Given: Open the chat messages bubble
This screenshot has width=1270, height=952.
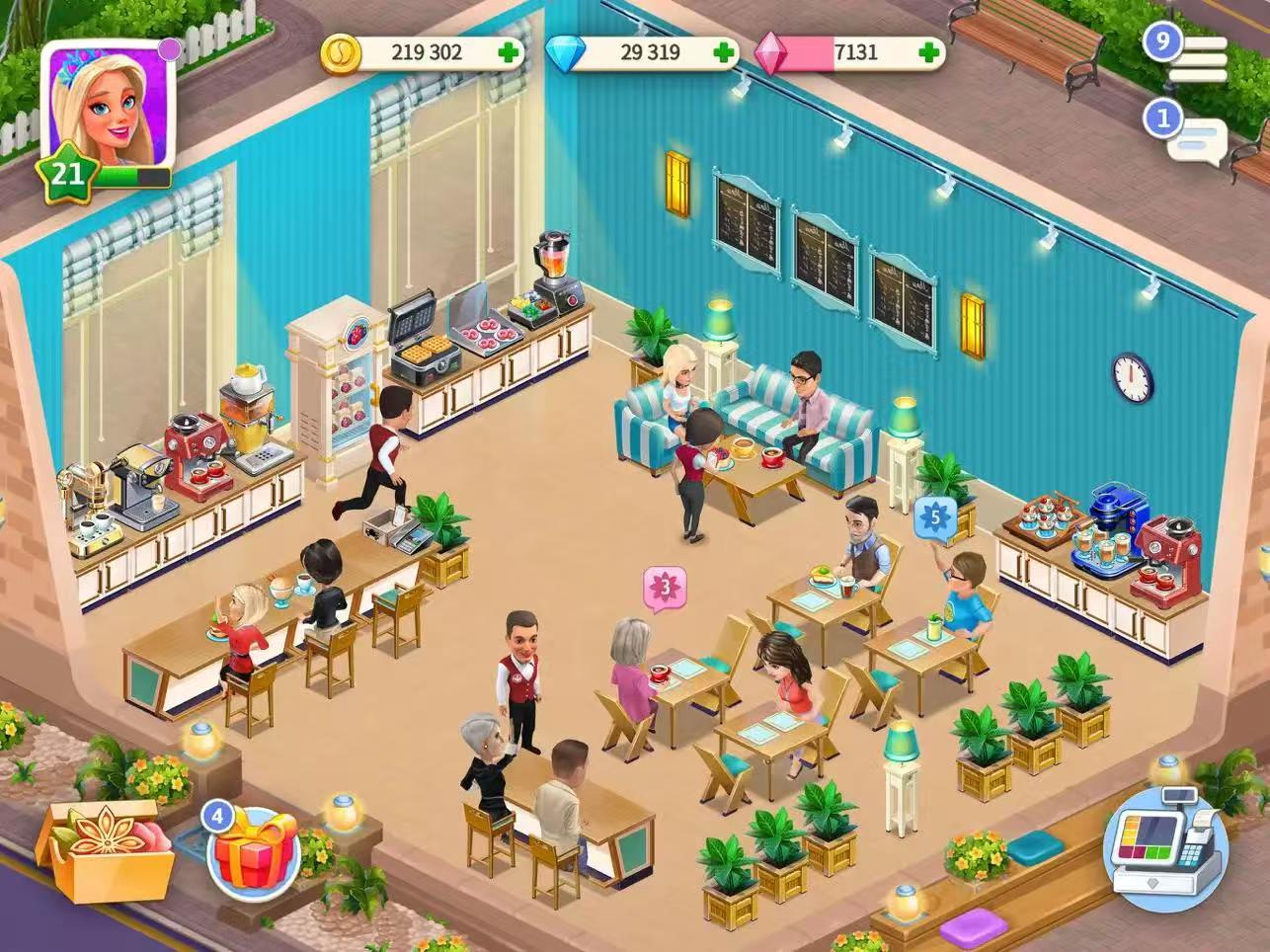Looking at the screenshot, I should coord(1196,137).
